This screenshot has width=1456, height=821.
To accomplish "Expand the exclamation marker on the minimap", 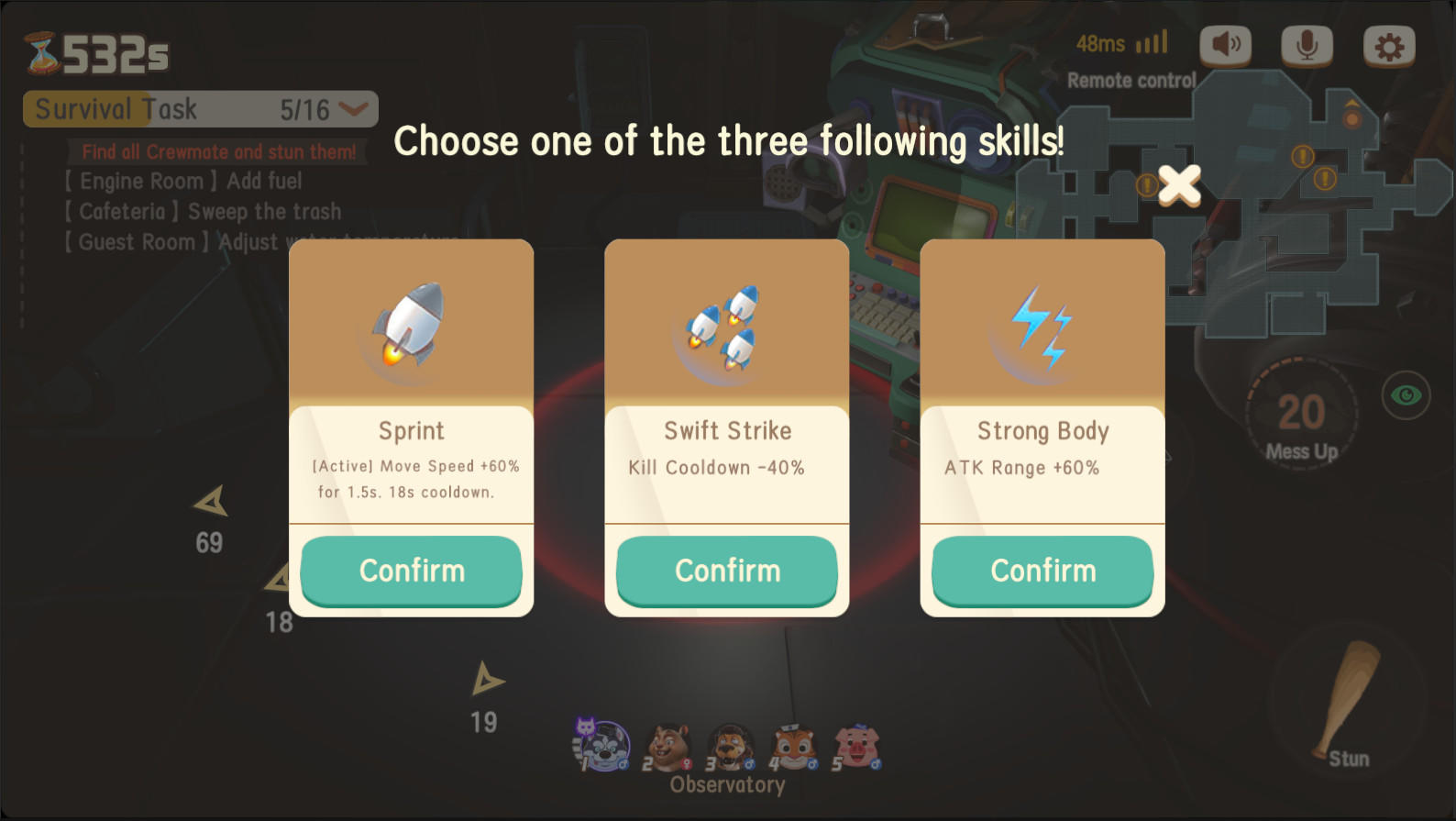I will 1146,185.
